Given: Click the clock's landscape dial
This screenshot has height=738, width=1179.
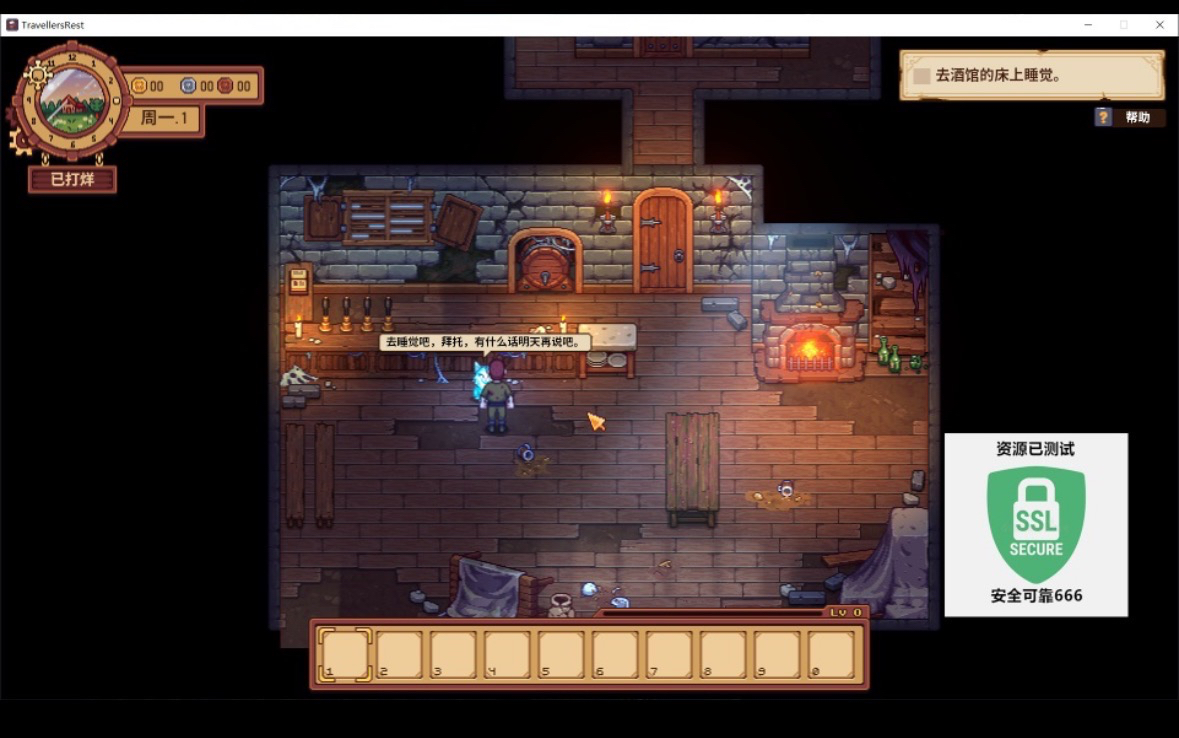Looking at the screenshot, I should pos(72,100).
